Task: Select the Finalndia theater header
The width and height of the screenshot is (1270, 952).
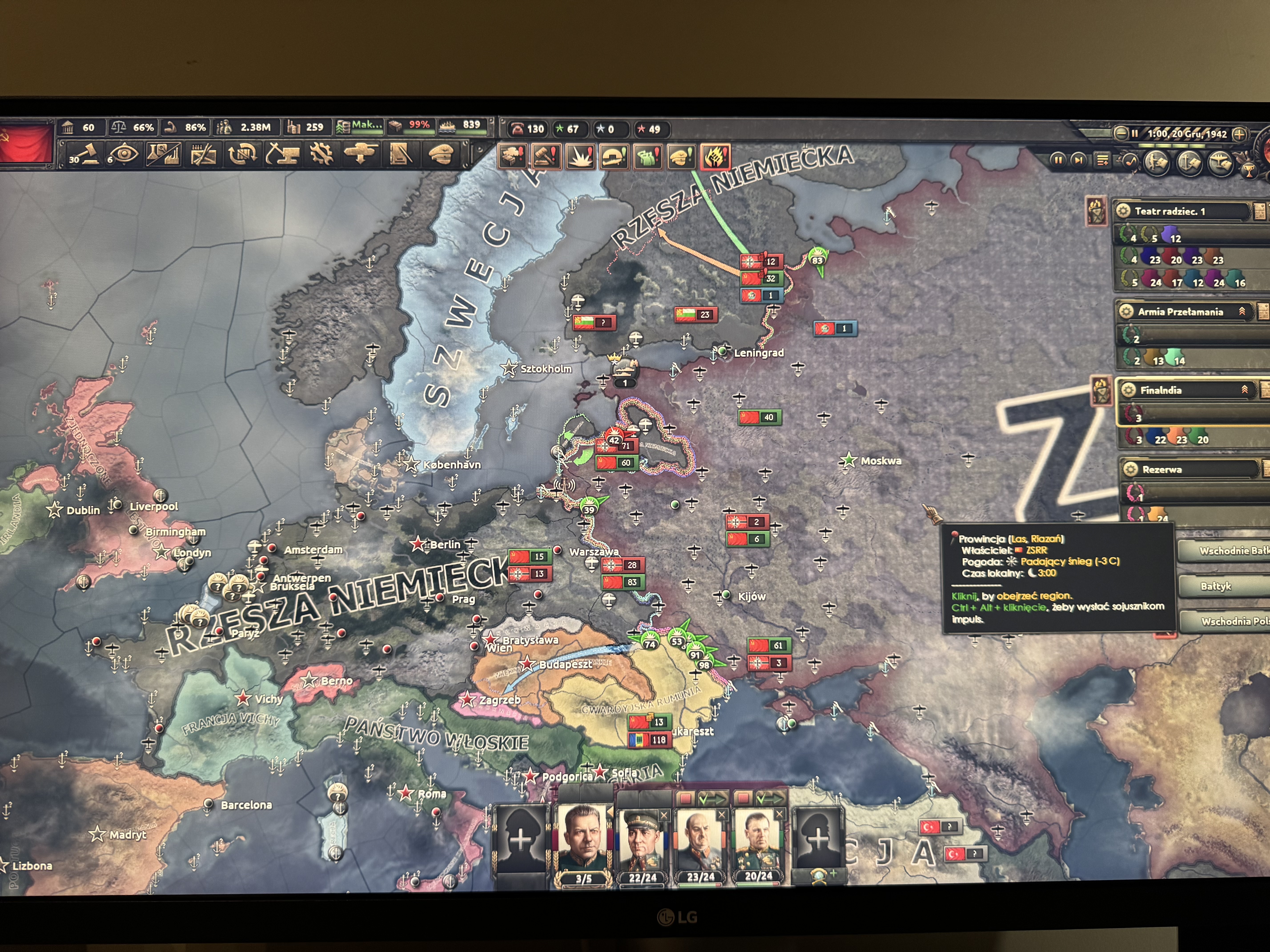Action: (x=1183, y=390)
